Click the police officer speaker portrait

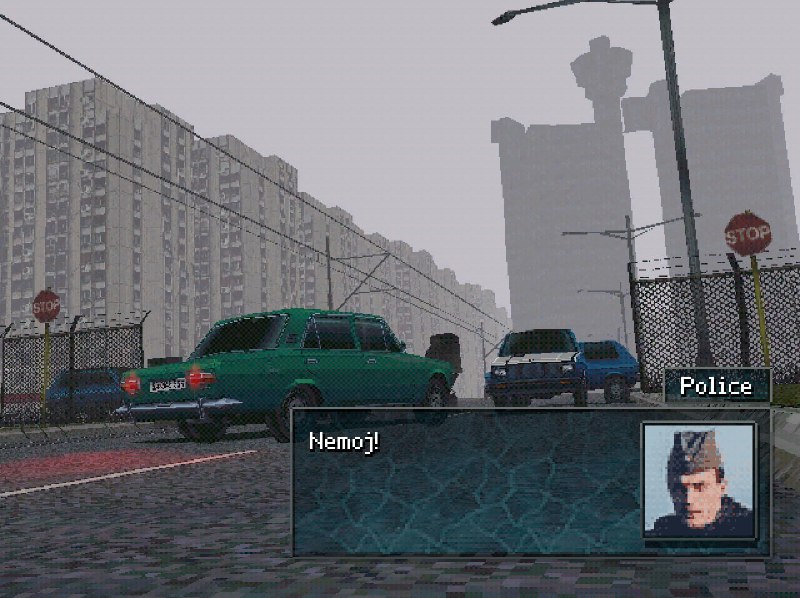click(698, 480)
